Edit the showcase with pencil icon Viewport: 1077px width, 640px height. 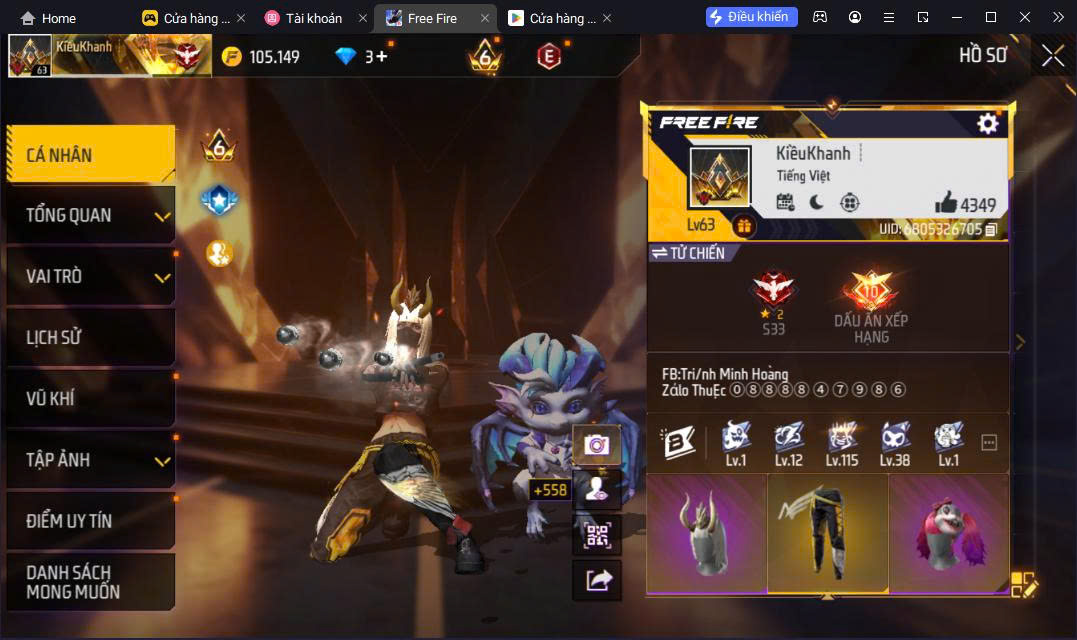tap(1024, 584)
